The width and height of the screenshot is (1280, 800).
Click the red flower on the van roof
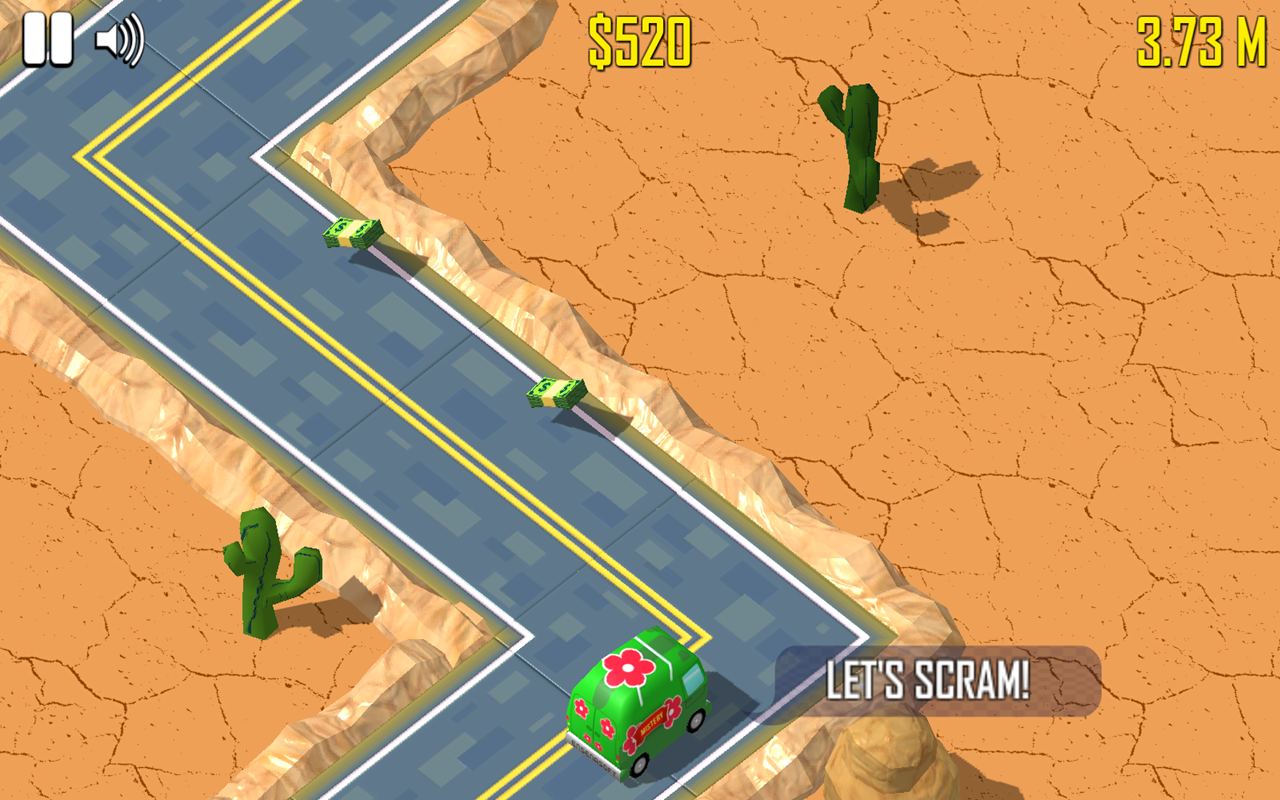point(626,667)
